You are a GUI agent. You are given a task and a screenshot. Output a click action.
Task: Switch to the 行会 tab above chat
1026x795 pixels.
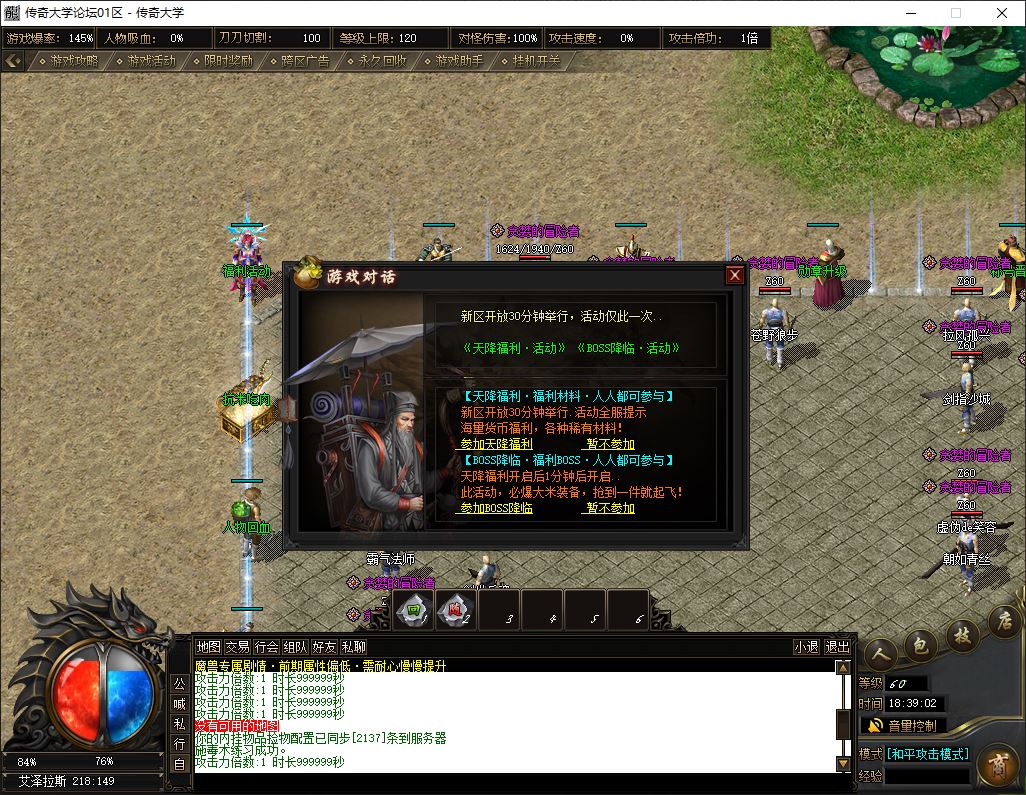266,647
